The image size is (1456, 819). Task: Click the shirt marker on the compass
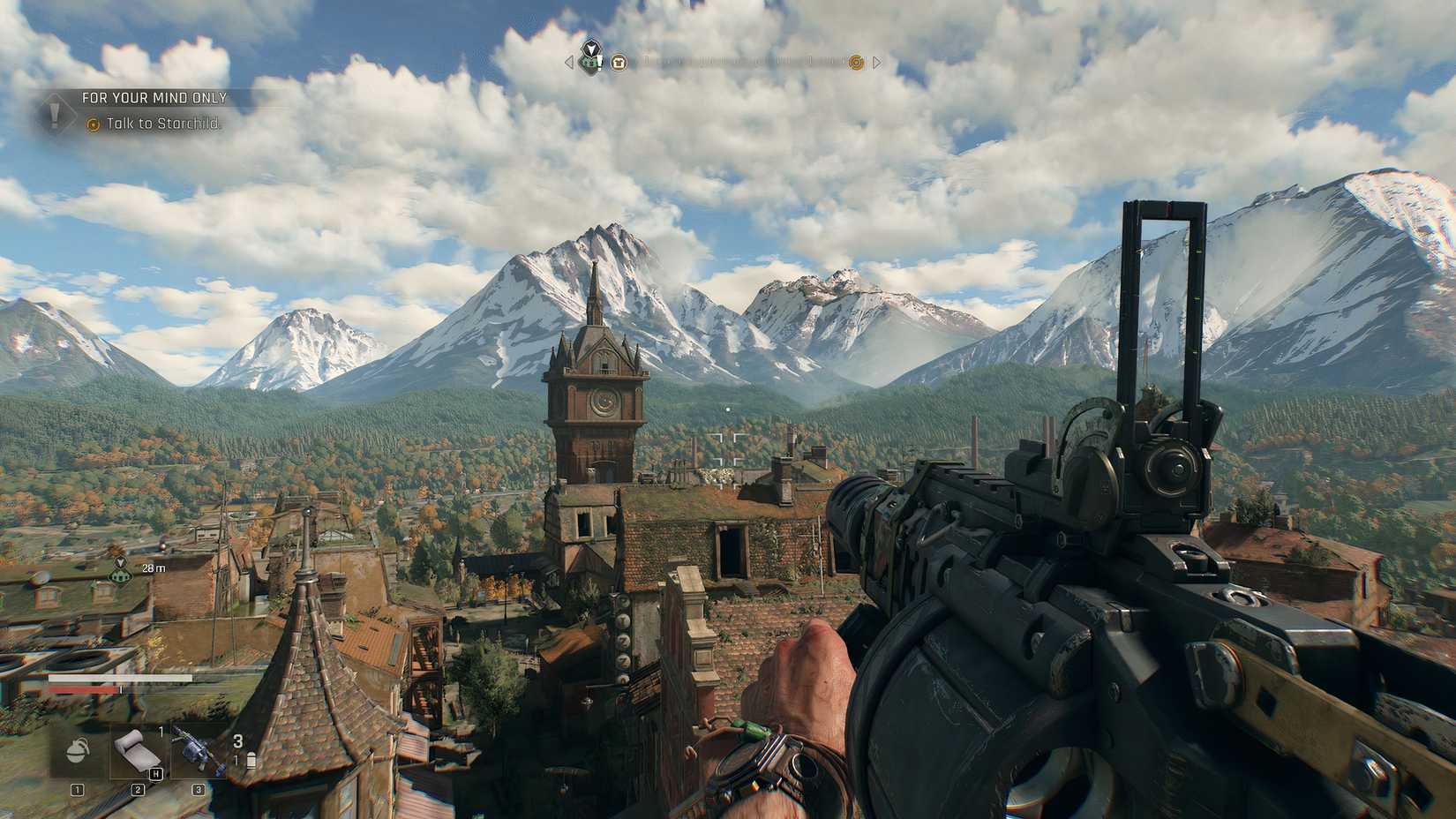pos(619,63)
